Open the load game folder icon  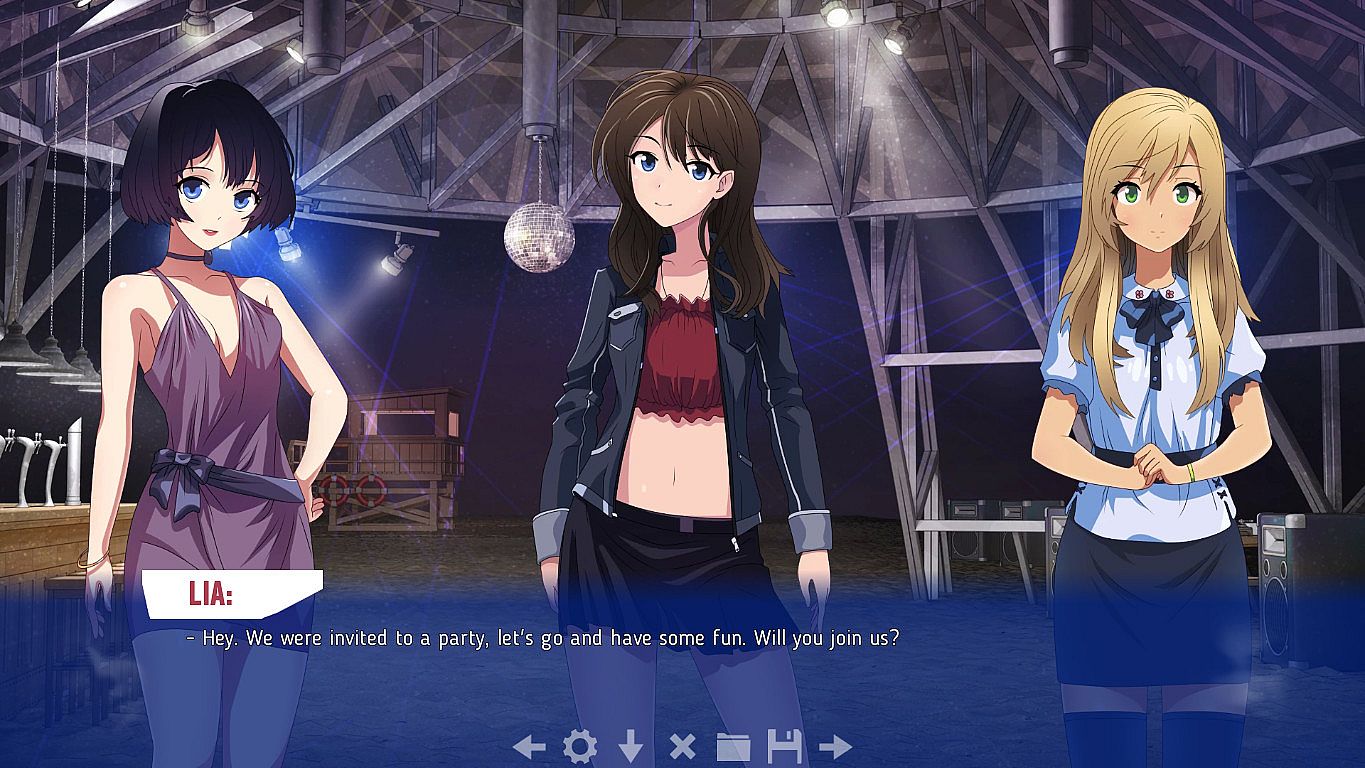(x=733, y=746)
